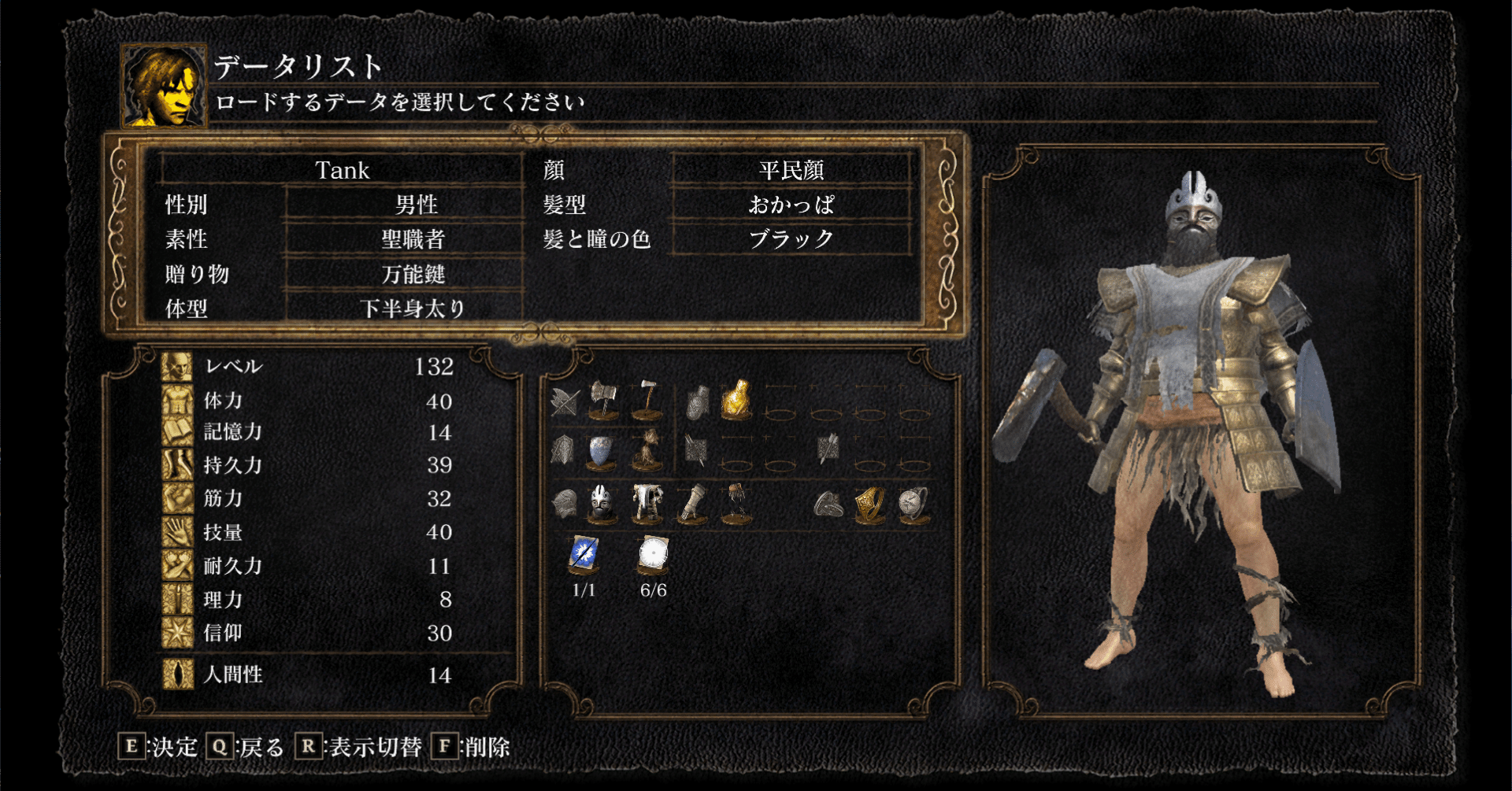The height and width of the screenshot is (791, 1512).
Task: Click the second ring slot with silver ring
Action: (910, 504)
